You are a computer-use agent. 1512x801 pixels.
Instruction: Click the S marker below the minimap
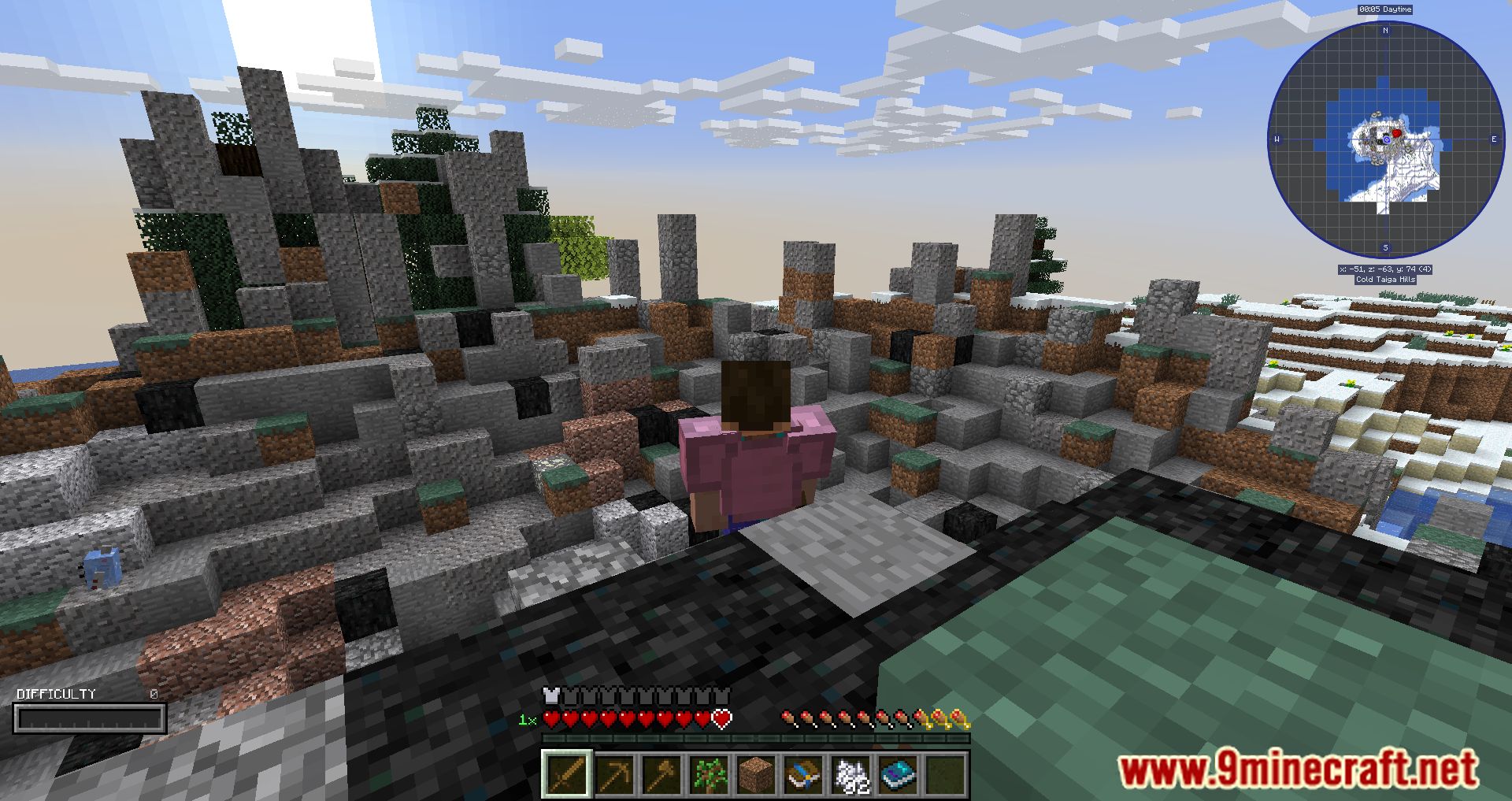pos(1385,247)
